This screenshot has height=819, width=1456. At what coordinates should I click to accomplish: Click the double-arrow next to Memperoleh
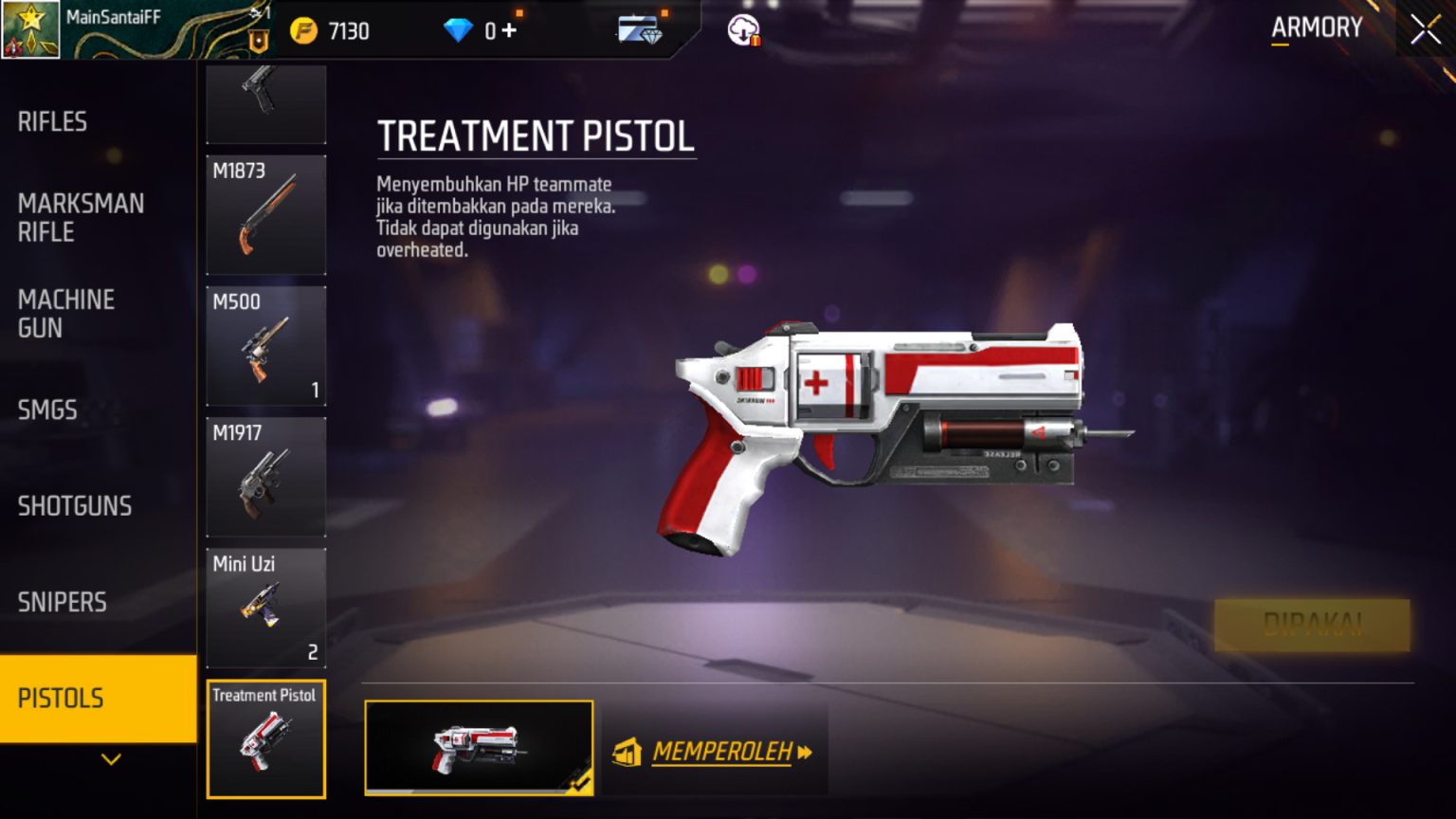click(806, 752)
